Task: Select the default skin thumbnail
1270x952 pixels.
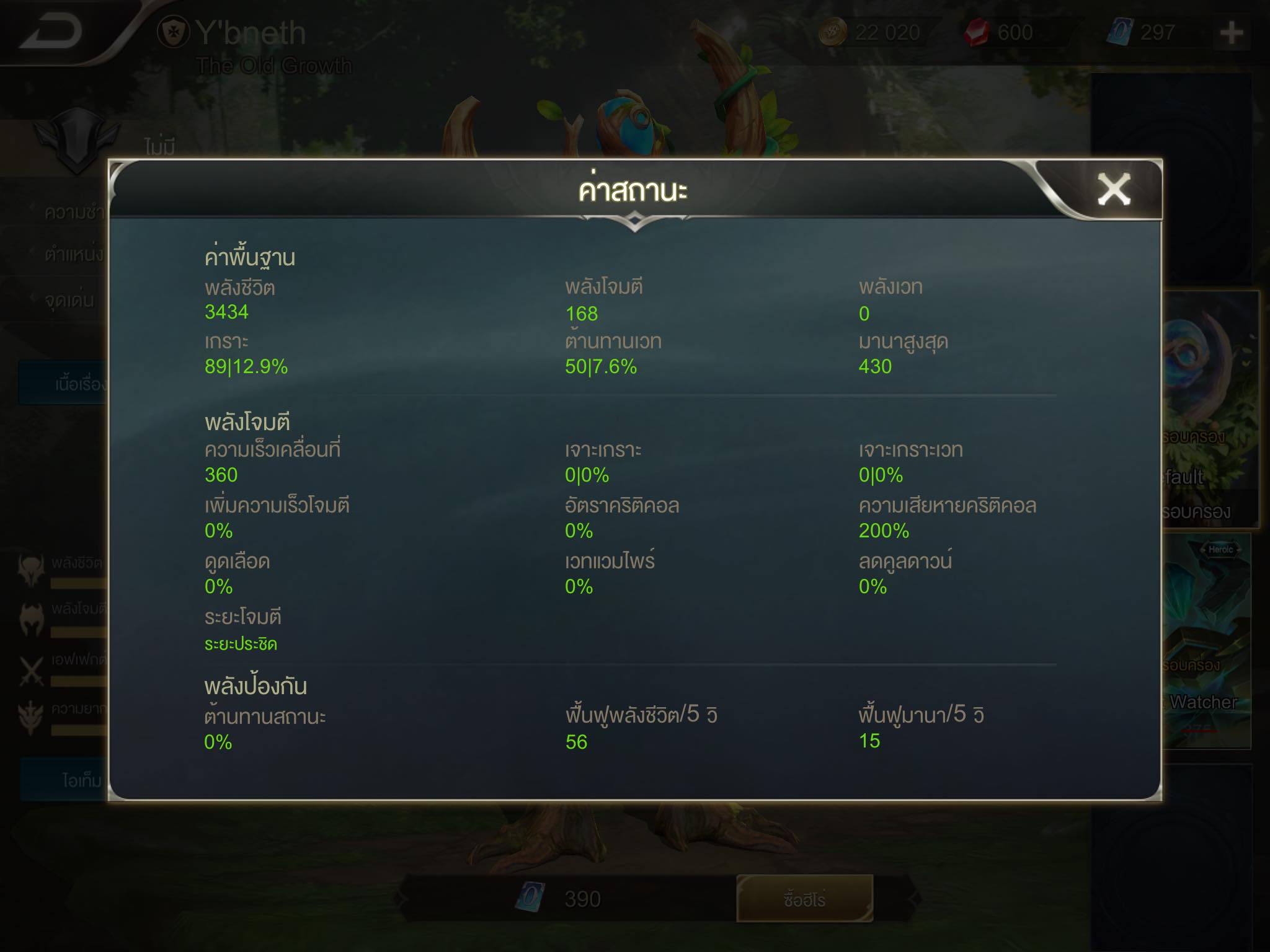Action: (1210, 409)
